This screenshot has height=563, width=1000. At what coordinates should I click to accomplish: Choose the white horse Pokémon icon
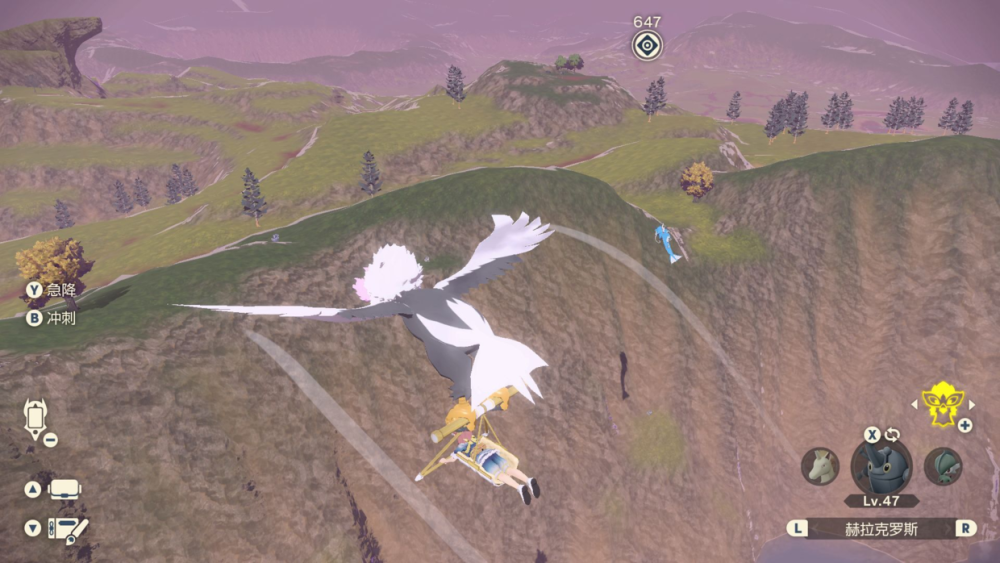820,466
